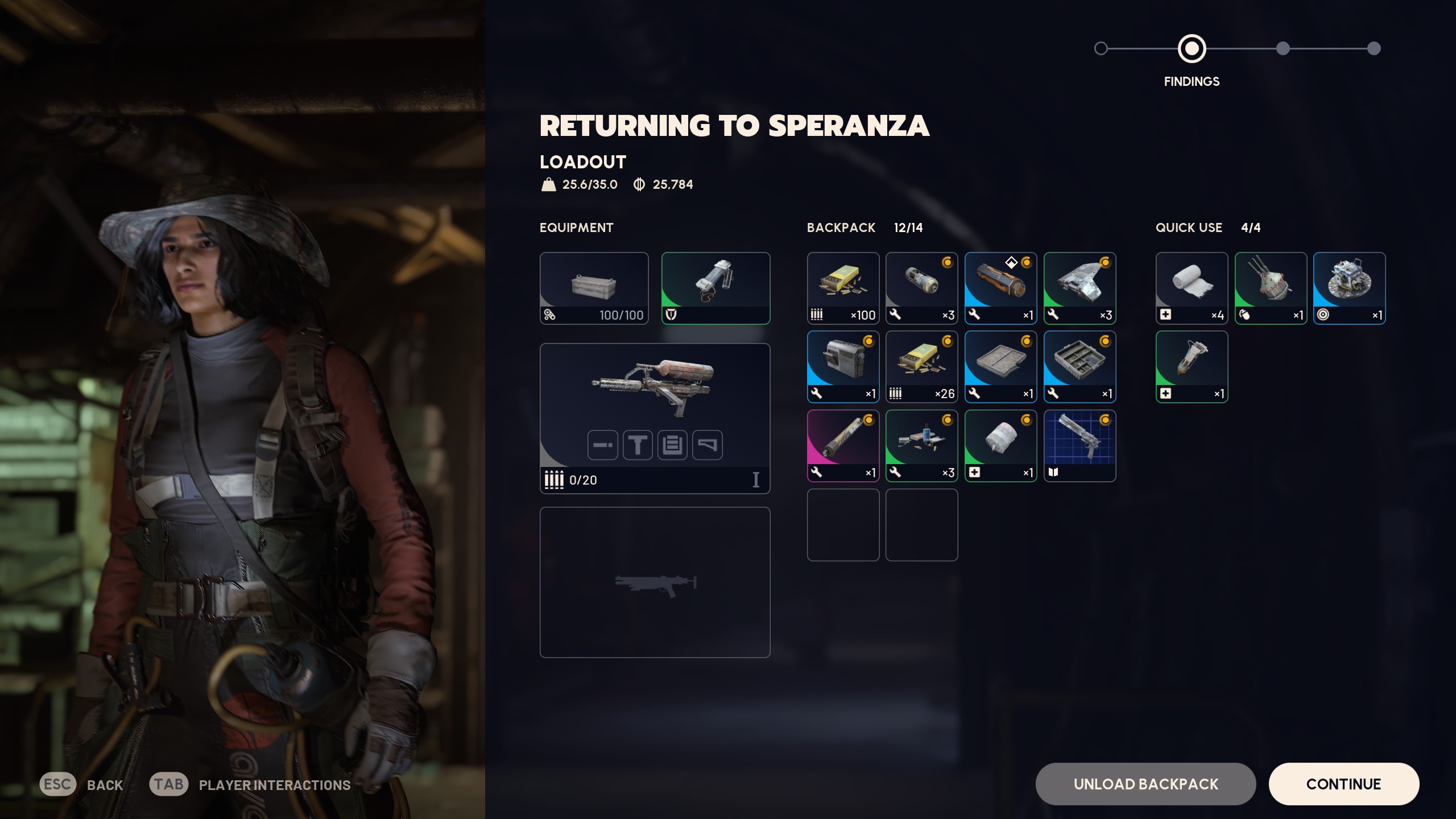1456x819 pixels.
Task: Choose the pink-rarity cylinder item
Action: 843,445
